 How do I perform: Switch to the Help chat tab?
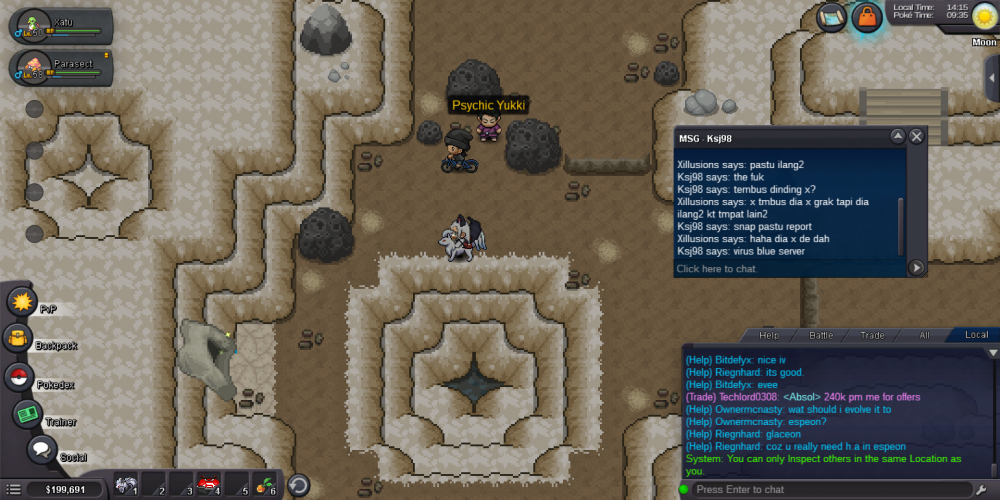point(768,335)
